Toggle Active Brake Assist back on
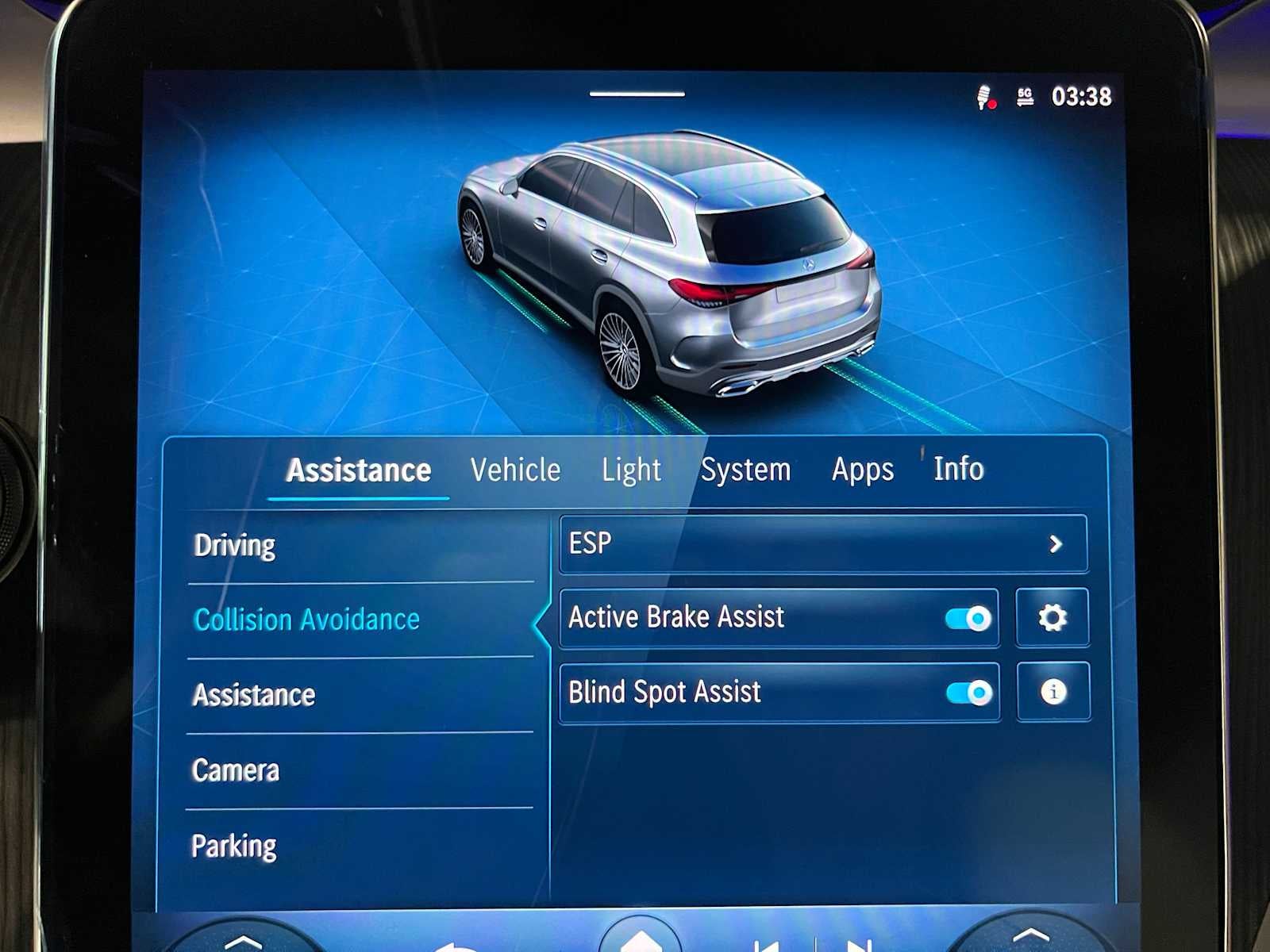1270x952 pixels. (965, 618)
